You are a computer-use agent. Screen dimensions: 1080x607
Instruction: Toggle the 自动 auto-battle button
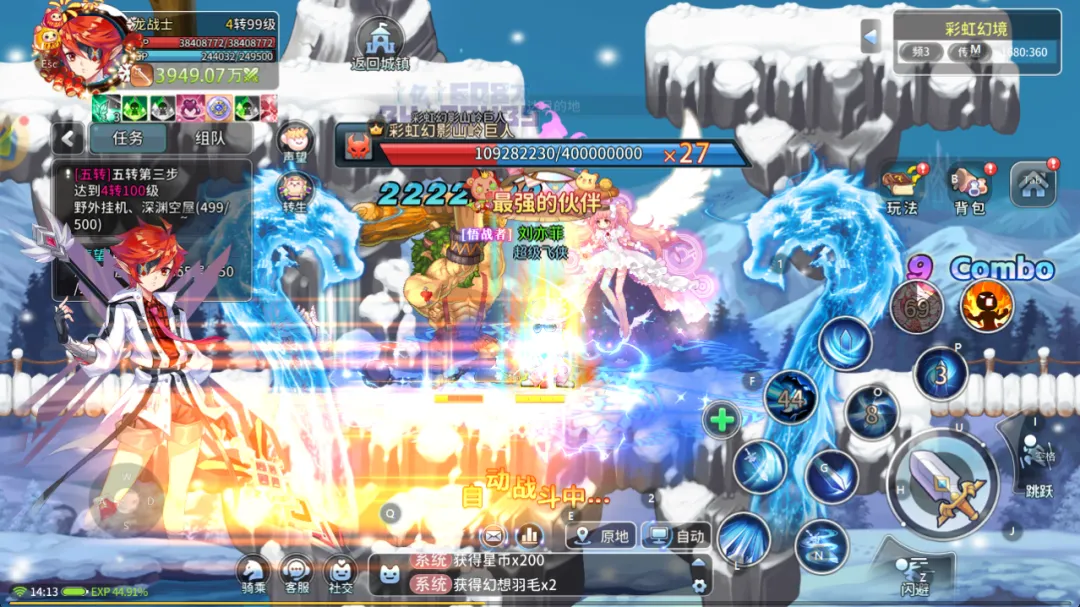coord(677,536)
